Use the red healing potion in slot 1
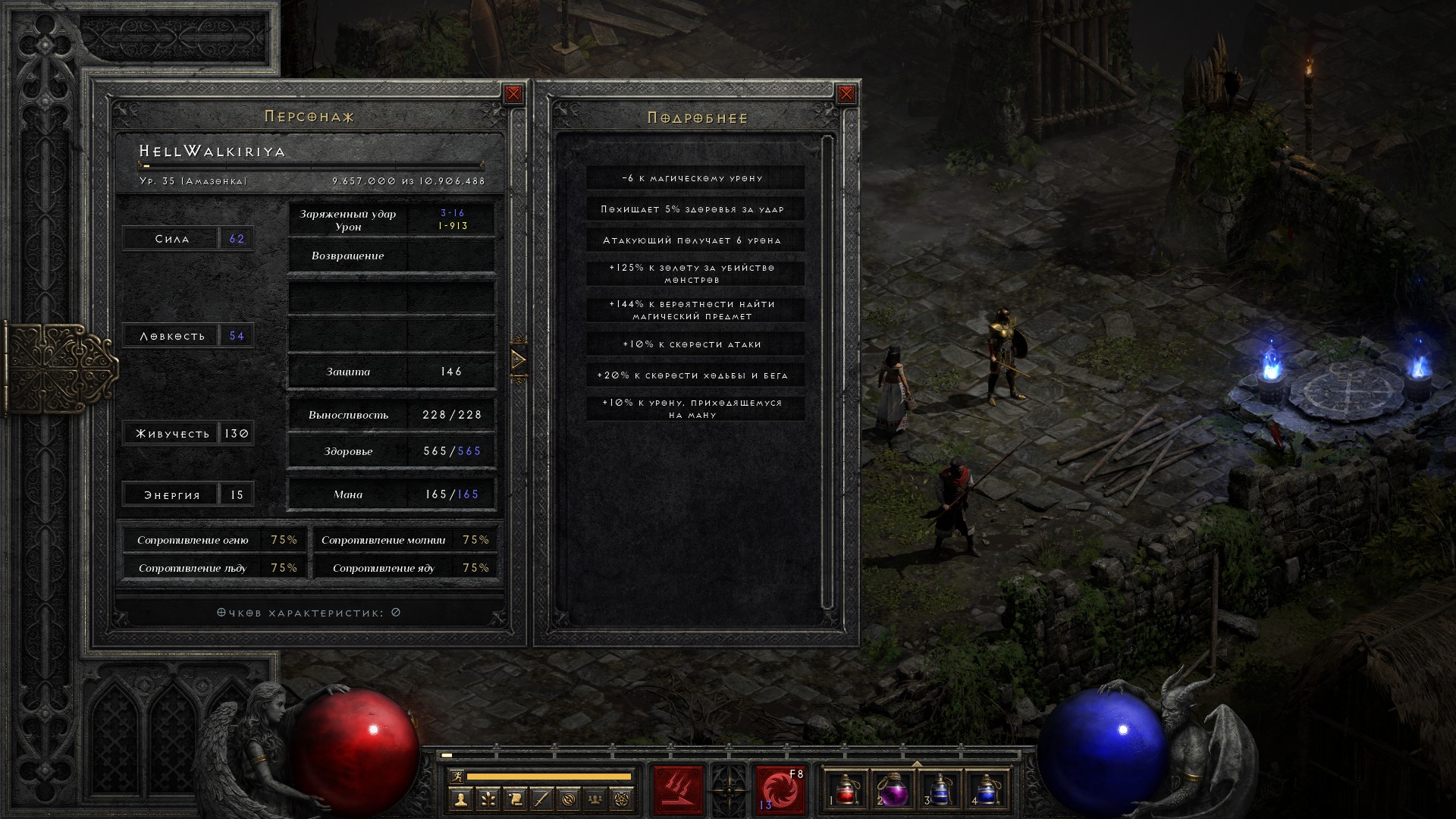Viewport: 1456px width, 819px height. [x=846, y=790]
